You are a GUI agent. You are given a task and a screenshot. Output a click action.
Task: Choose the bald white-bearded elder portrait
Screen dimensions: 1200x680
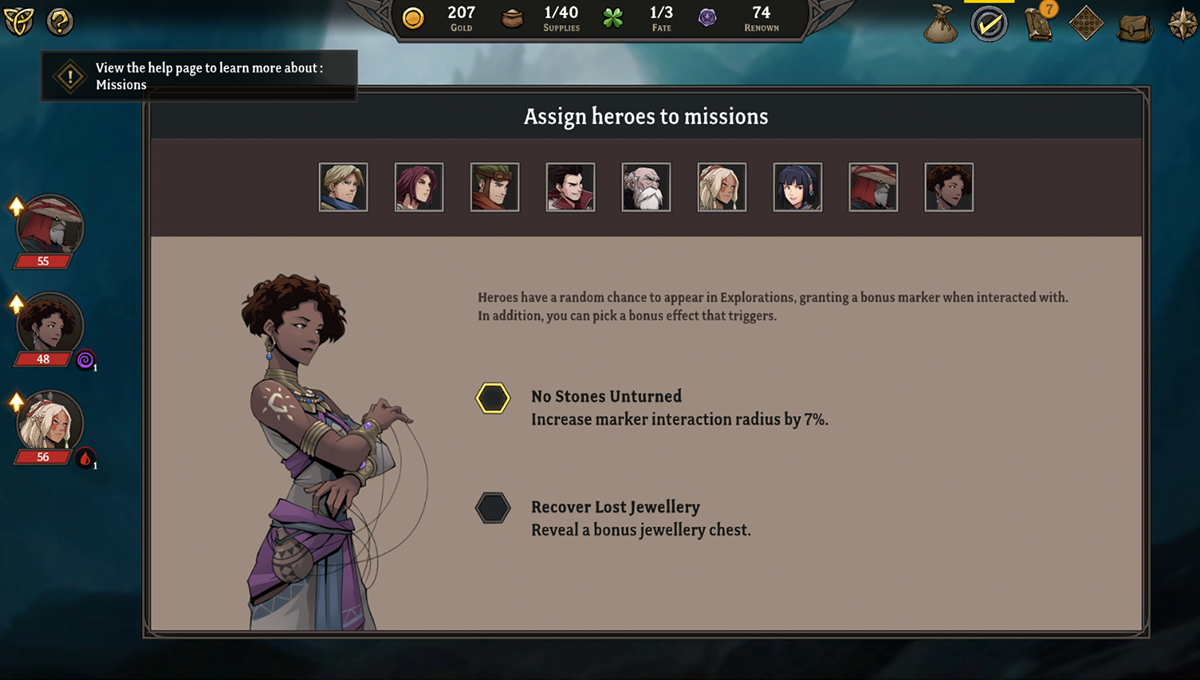click(x=646, y=187)
